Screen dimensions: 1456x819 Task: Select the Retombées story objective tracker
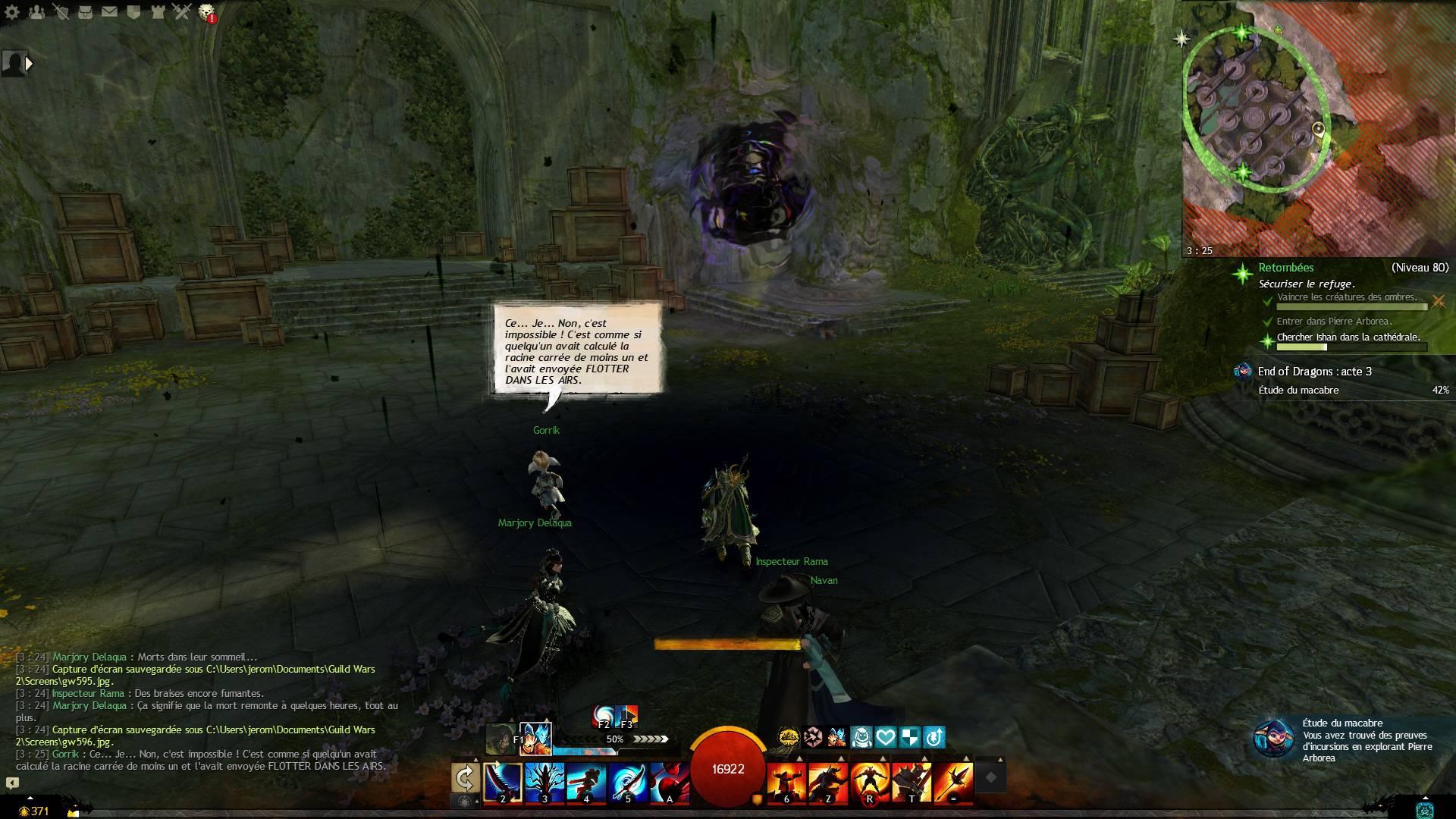click(x=1286, y=268)
